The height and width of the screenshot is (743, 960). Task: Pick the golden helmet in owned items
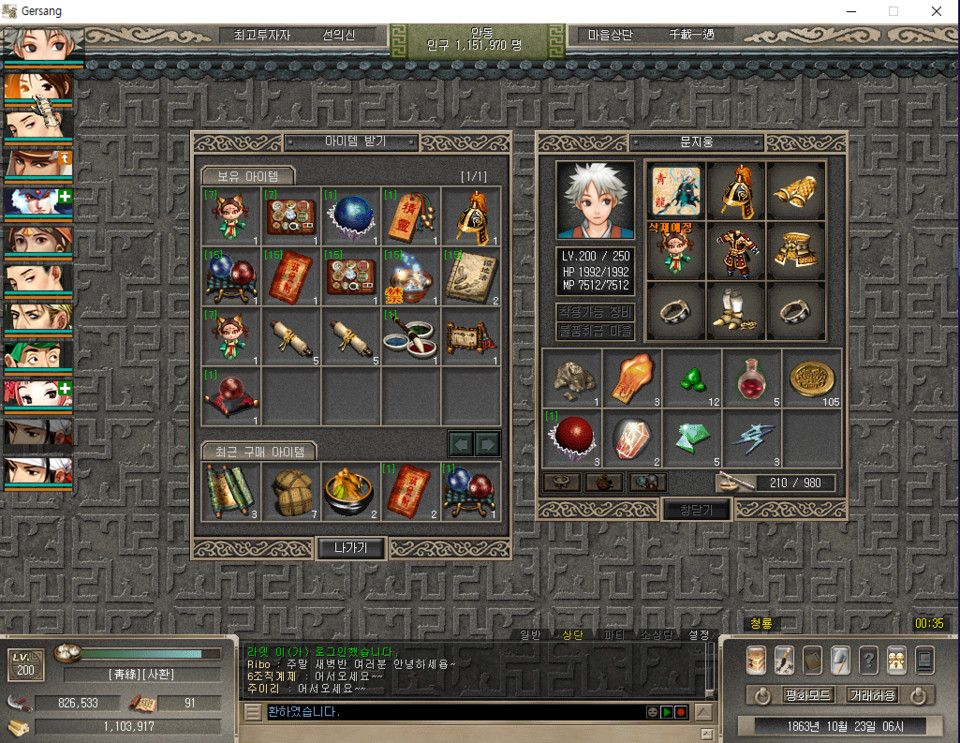(471, 216)
